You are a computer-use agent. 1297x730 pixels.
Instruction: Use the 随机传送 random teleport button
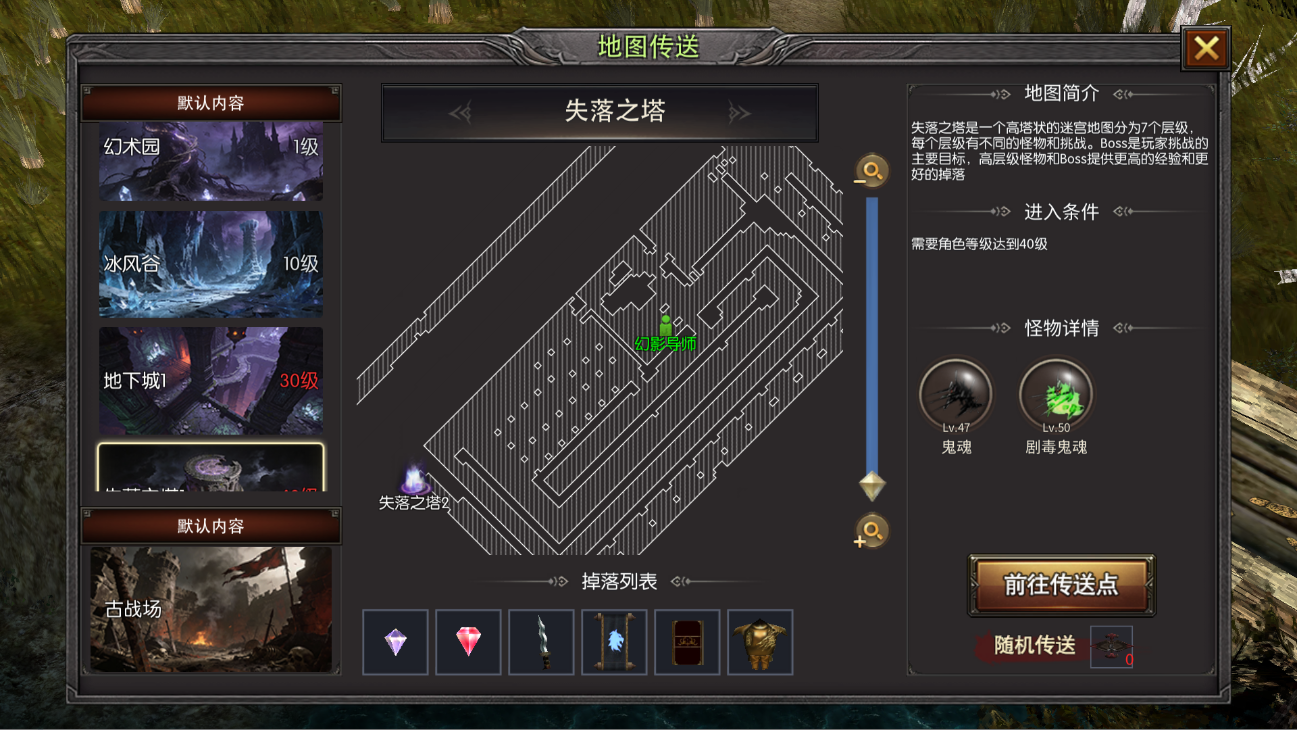(x=1035, y=646)
